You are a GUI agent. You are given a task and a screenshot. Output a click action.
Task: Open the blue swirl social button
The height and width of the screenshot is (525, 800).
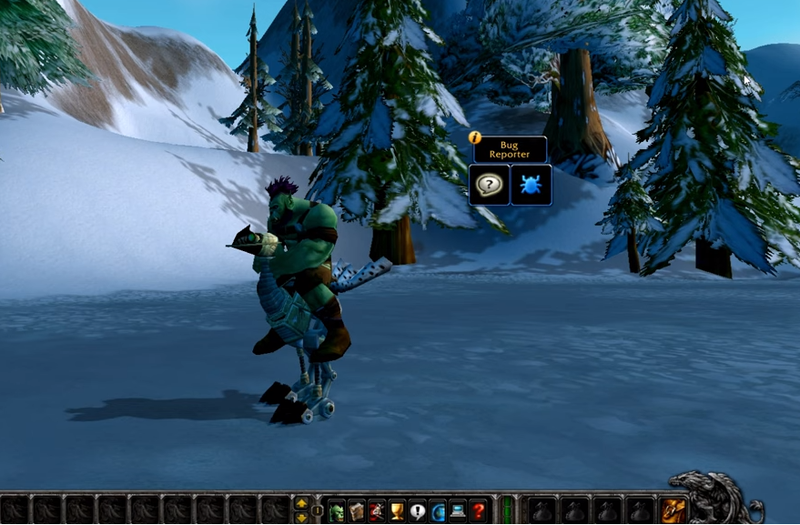tap(437, 510)
